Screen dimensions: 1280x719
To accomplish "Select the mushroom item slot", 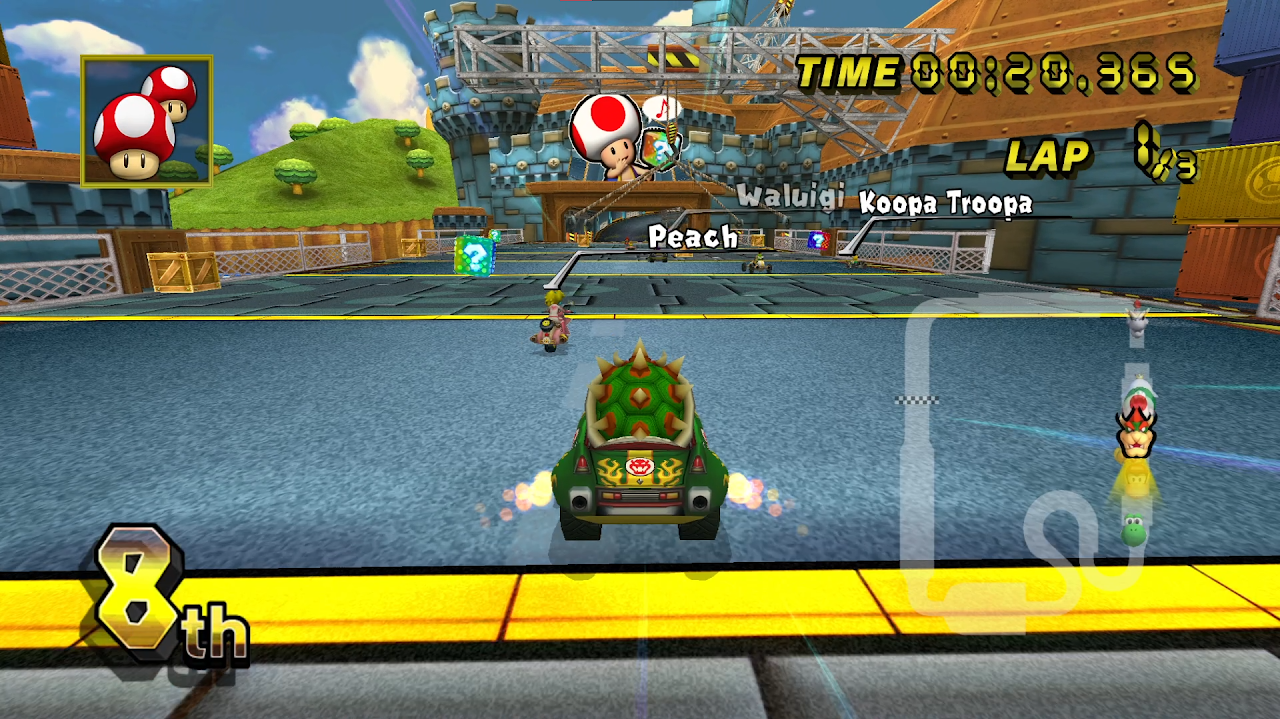I will [x=146, y=121].
